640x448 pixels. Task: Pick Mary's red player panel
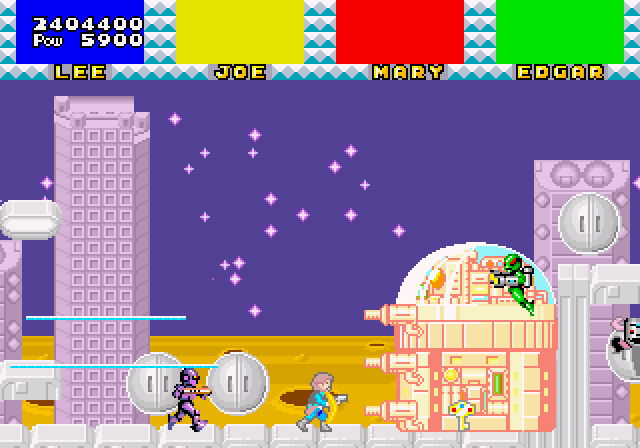[400, 32]
